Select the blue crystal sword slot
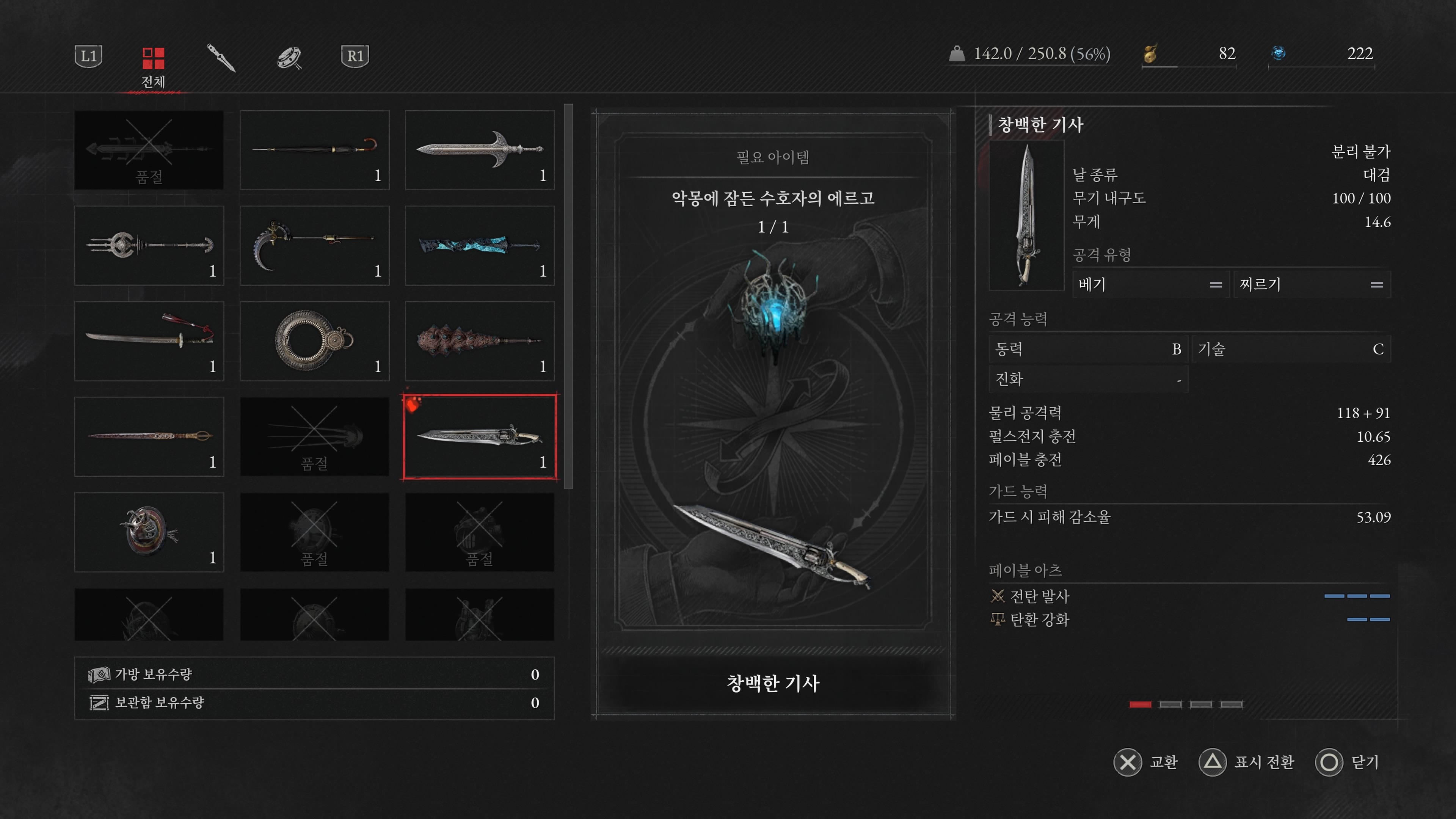Image resolution: width=1456 pixels, height=819 pixels. 479,245
